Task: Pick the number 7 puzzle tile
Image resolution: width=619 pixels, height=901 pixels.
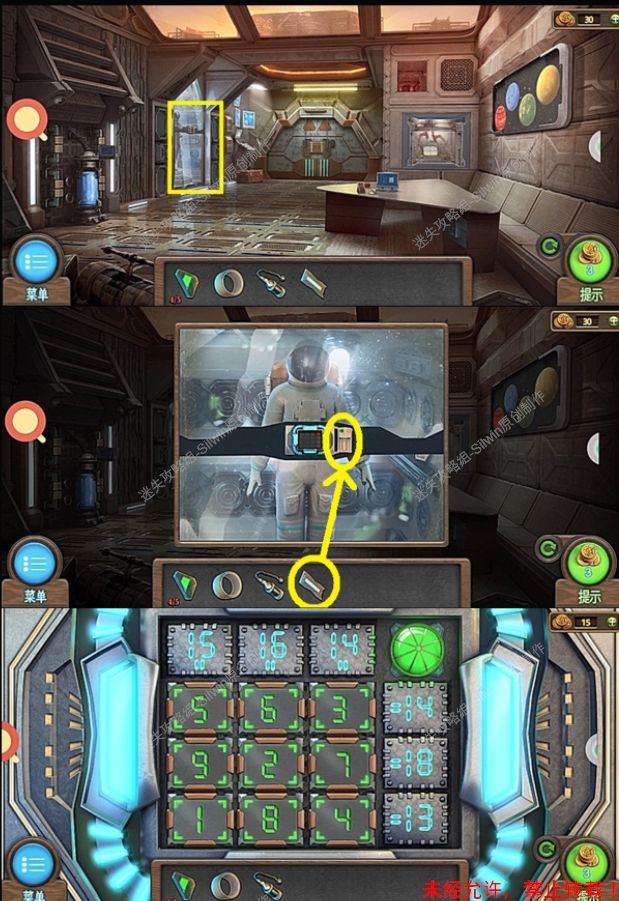Action: click(342, 765)
